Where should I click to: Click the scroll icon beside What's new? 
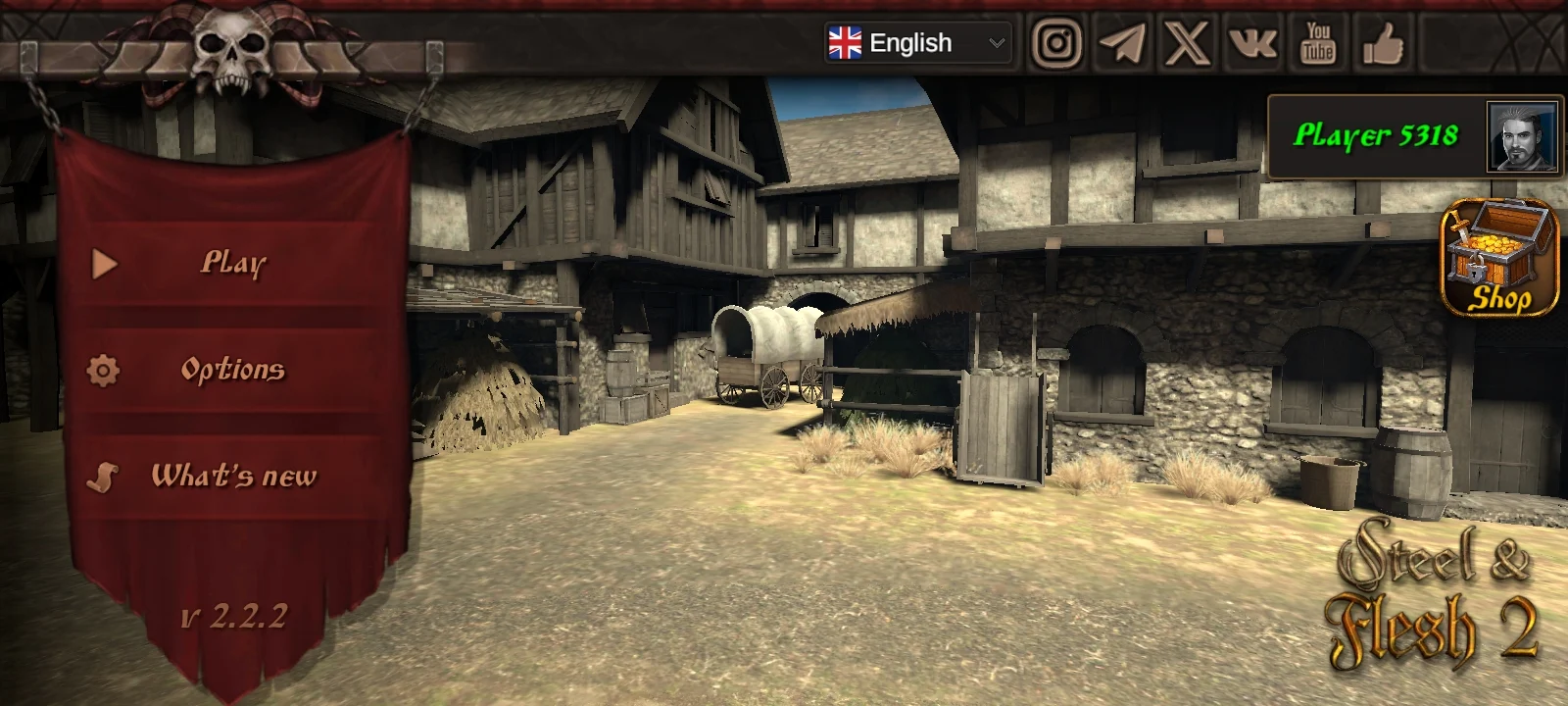point(103,479)
